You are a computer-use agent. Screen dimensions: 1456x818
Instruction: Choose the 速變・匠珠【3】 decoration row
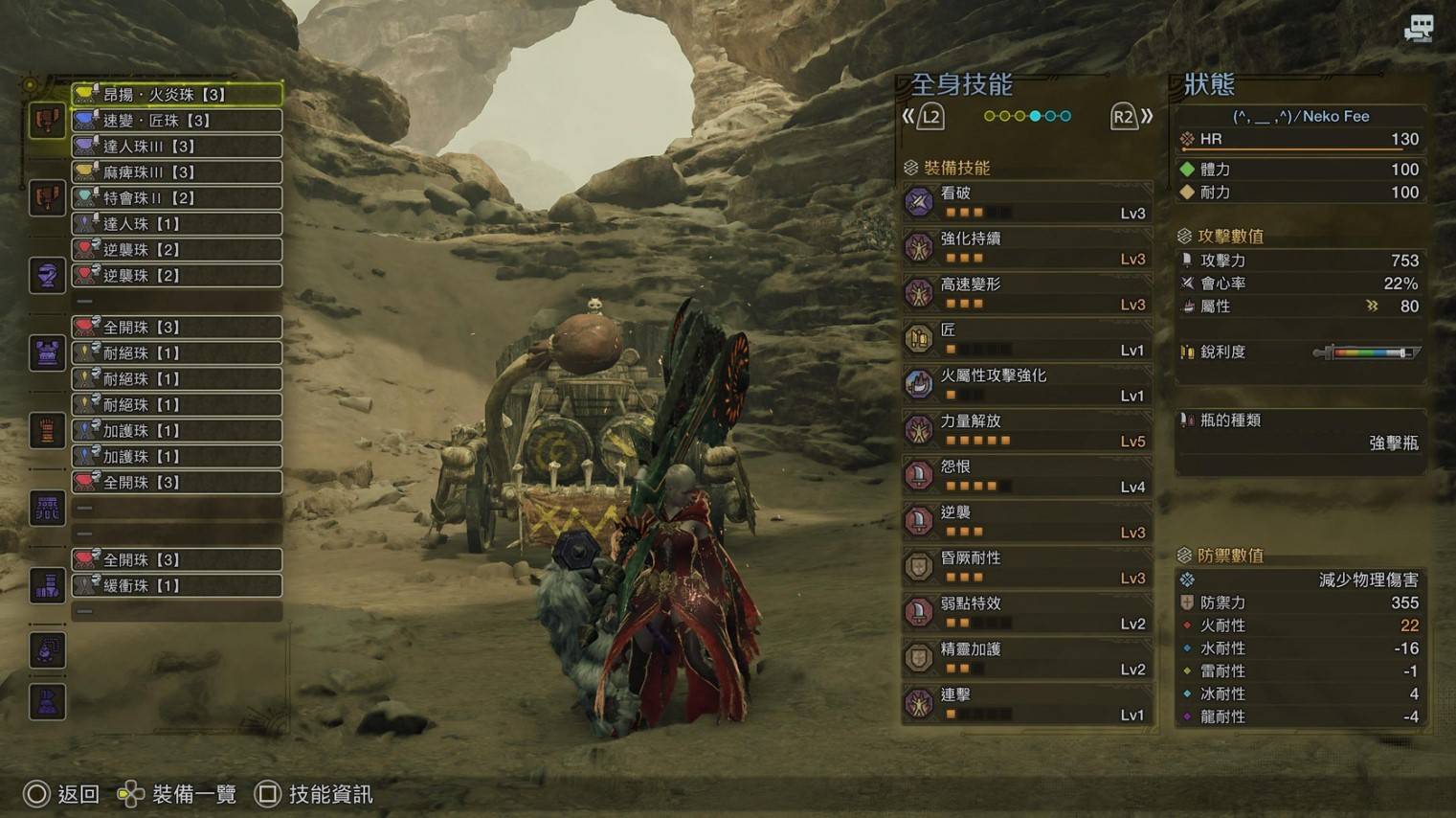click(x=177, y=121)
